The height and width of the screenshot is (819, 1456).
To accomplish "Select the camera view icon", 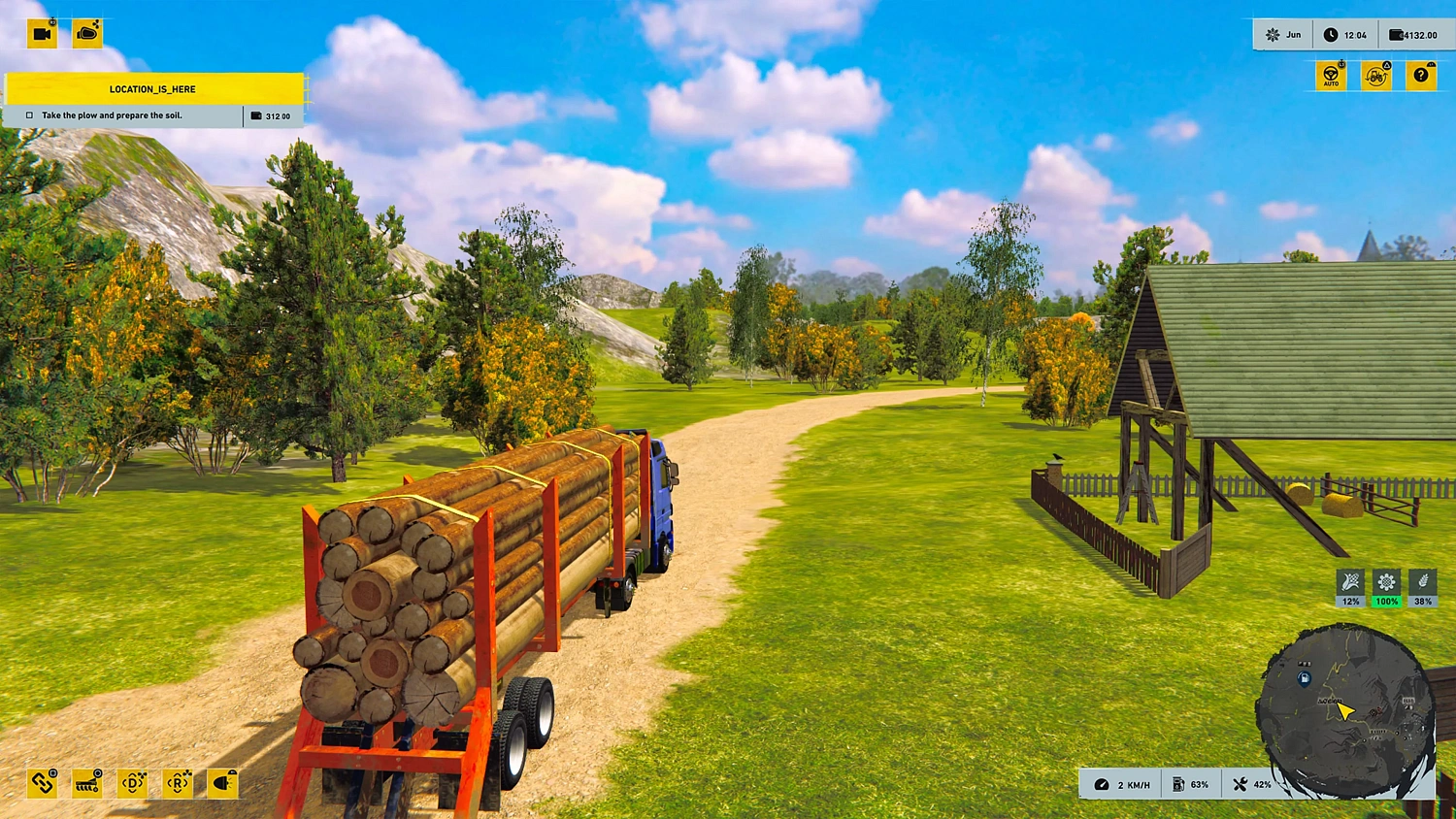I will click(40, 32).
